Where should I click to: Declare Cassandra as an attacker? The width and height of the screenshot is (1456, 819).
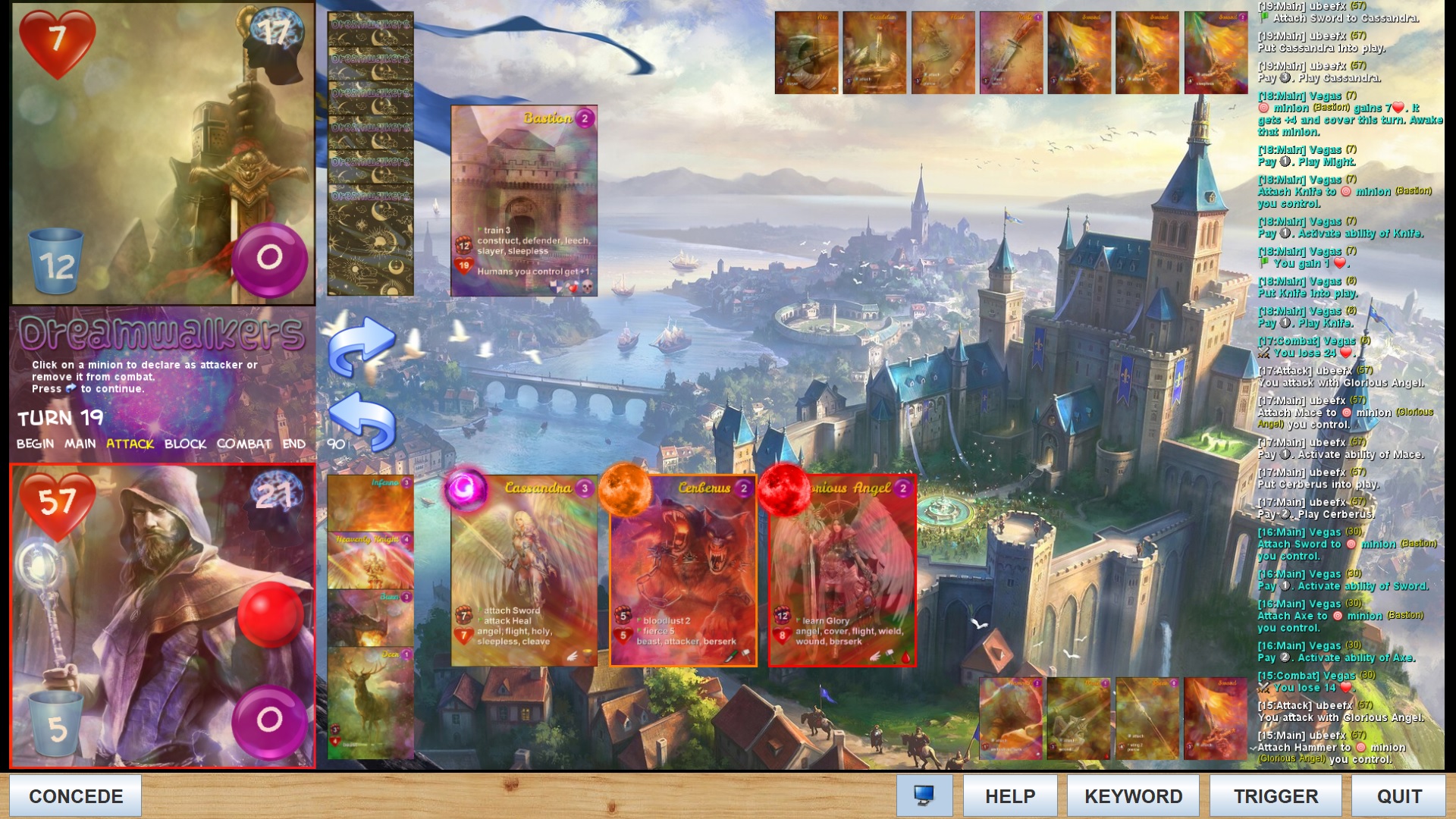(524, 570)
